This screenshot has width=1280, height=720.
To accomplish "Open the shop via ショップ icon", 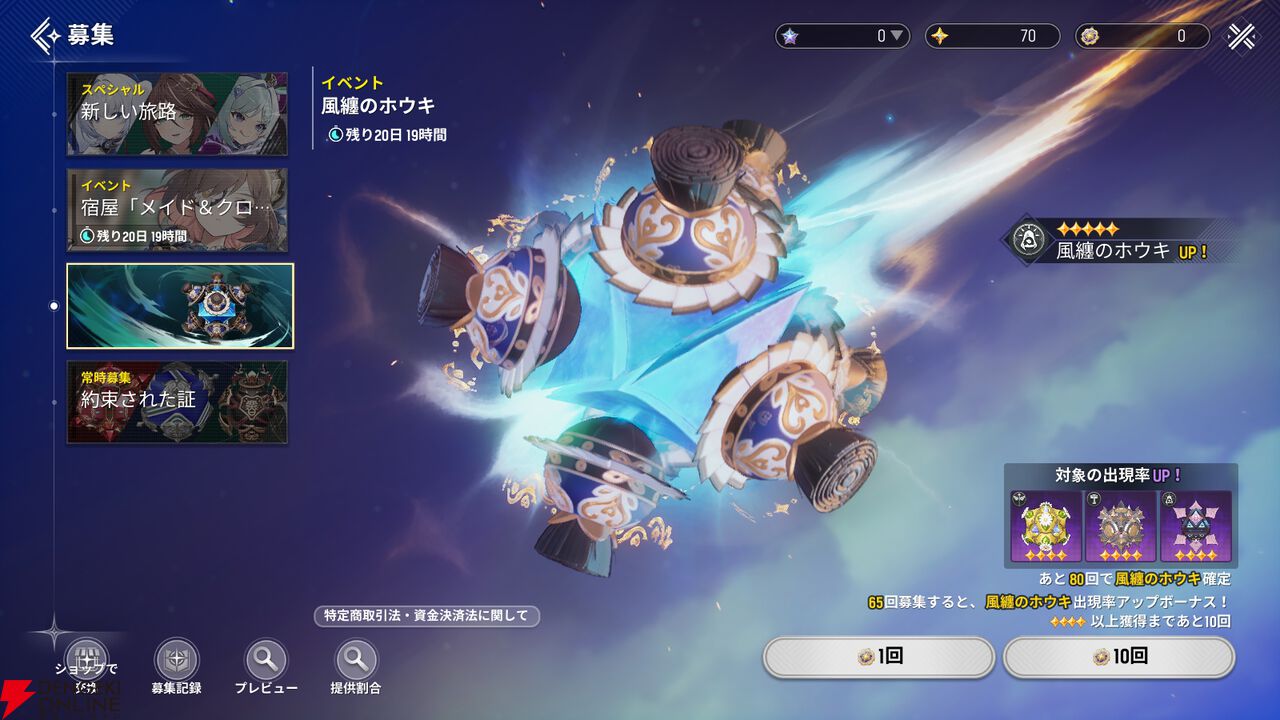I will (85, 661).
